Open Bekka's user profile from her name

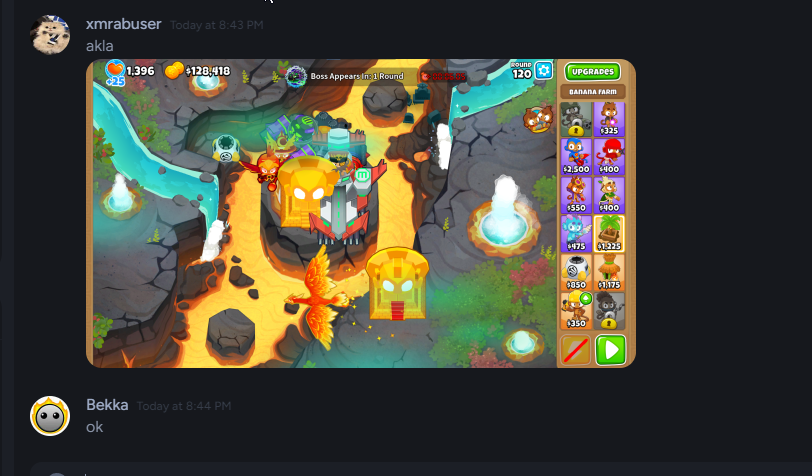pyautogui.click(x=107, y=405)
